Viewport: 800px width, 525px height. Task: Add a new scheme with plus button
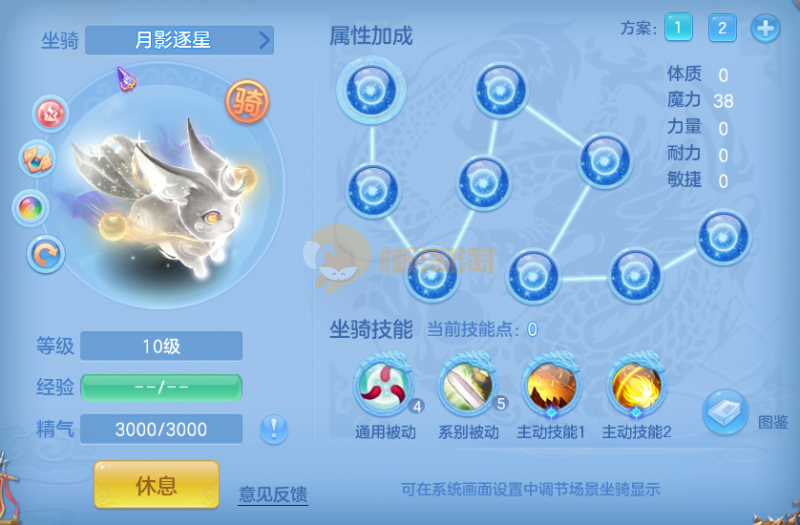(766, 28)
